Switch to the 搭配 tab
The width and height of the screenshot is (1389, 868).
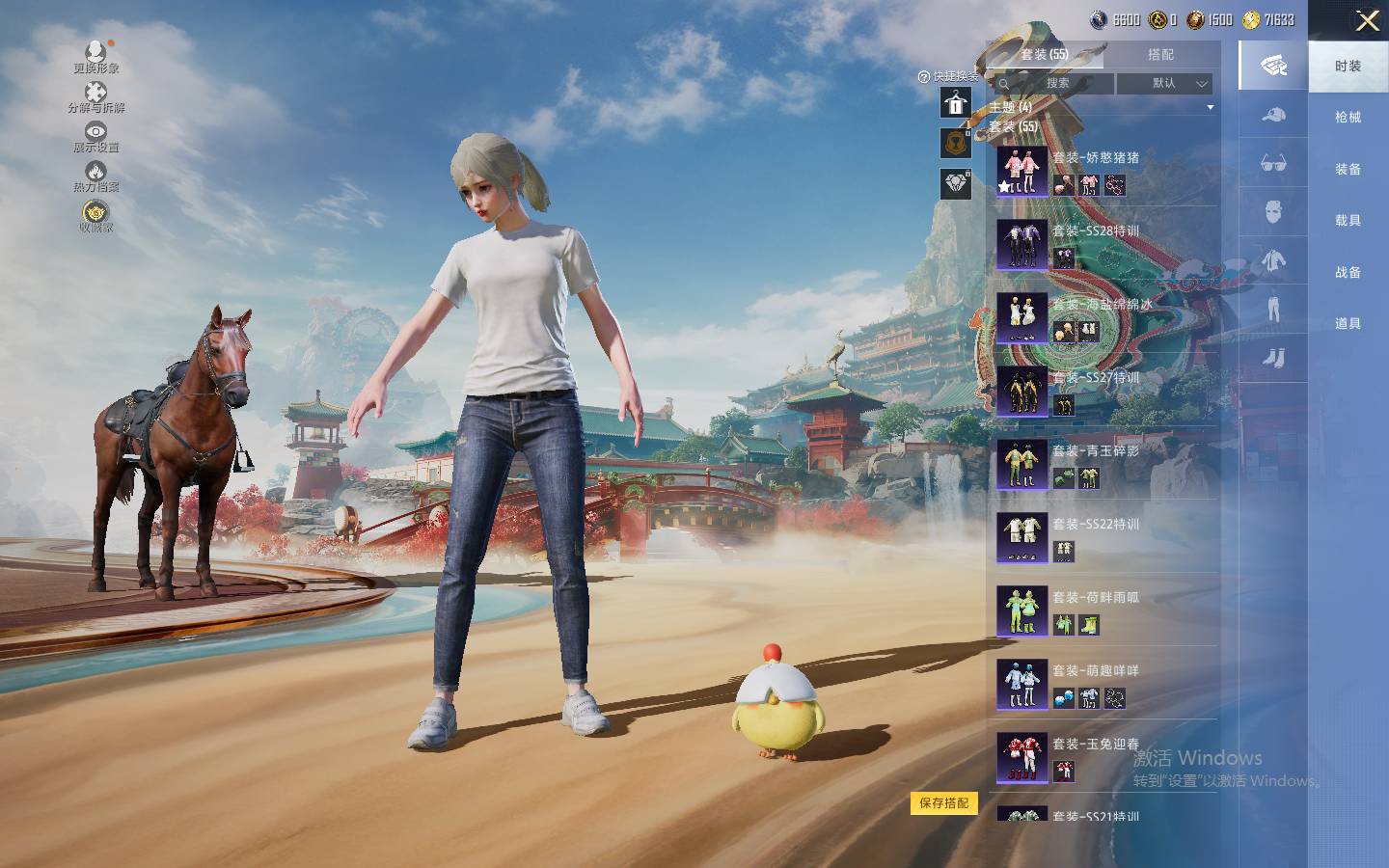click(x=1160, y=55)
